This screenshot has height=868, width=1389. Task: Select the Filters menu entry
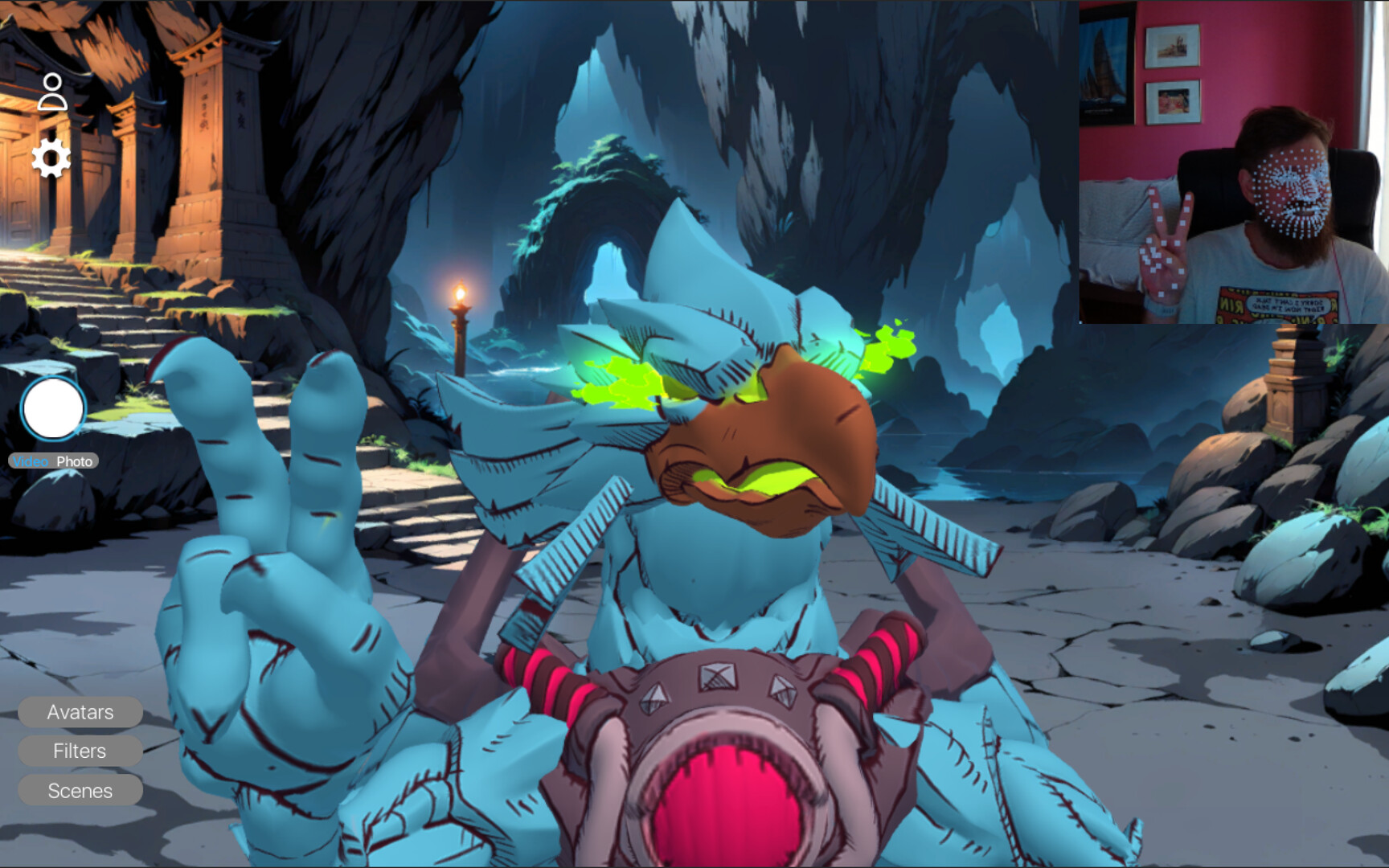coord(79,751)
